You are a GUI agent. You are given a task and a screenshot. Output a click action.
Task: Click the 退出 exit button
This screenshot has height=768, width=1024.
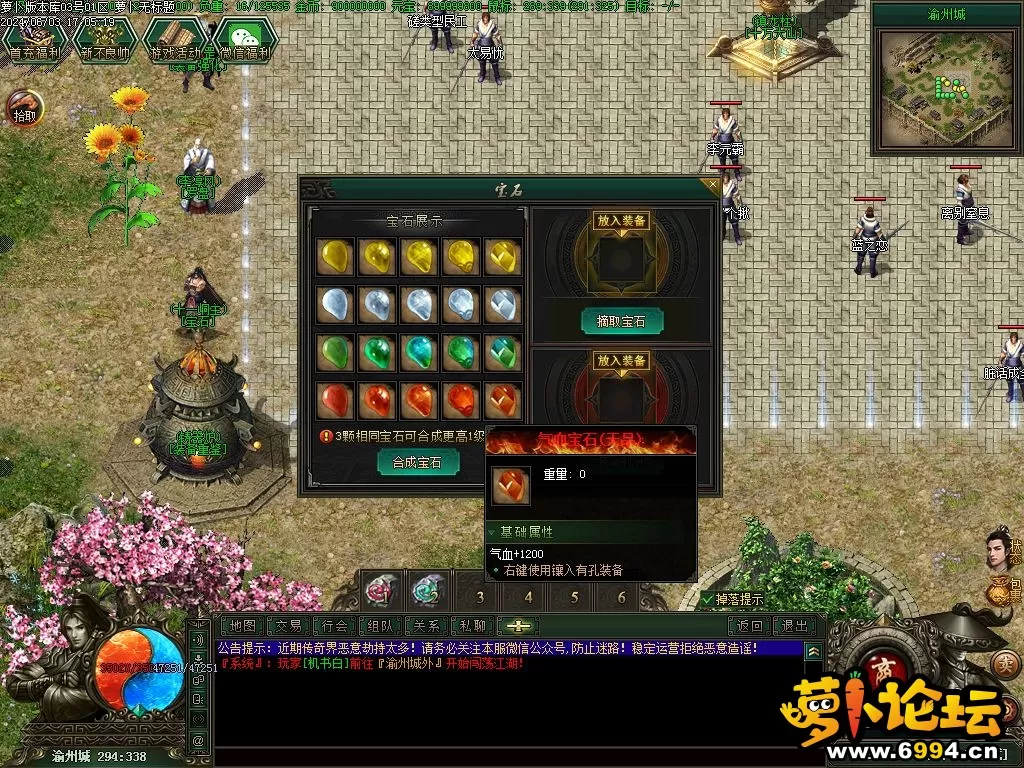[796, 626]
